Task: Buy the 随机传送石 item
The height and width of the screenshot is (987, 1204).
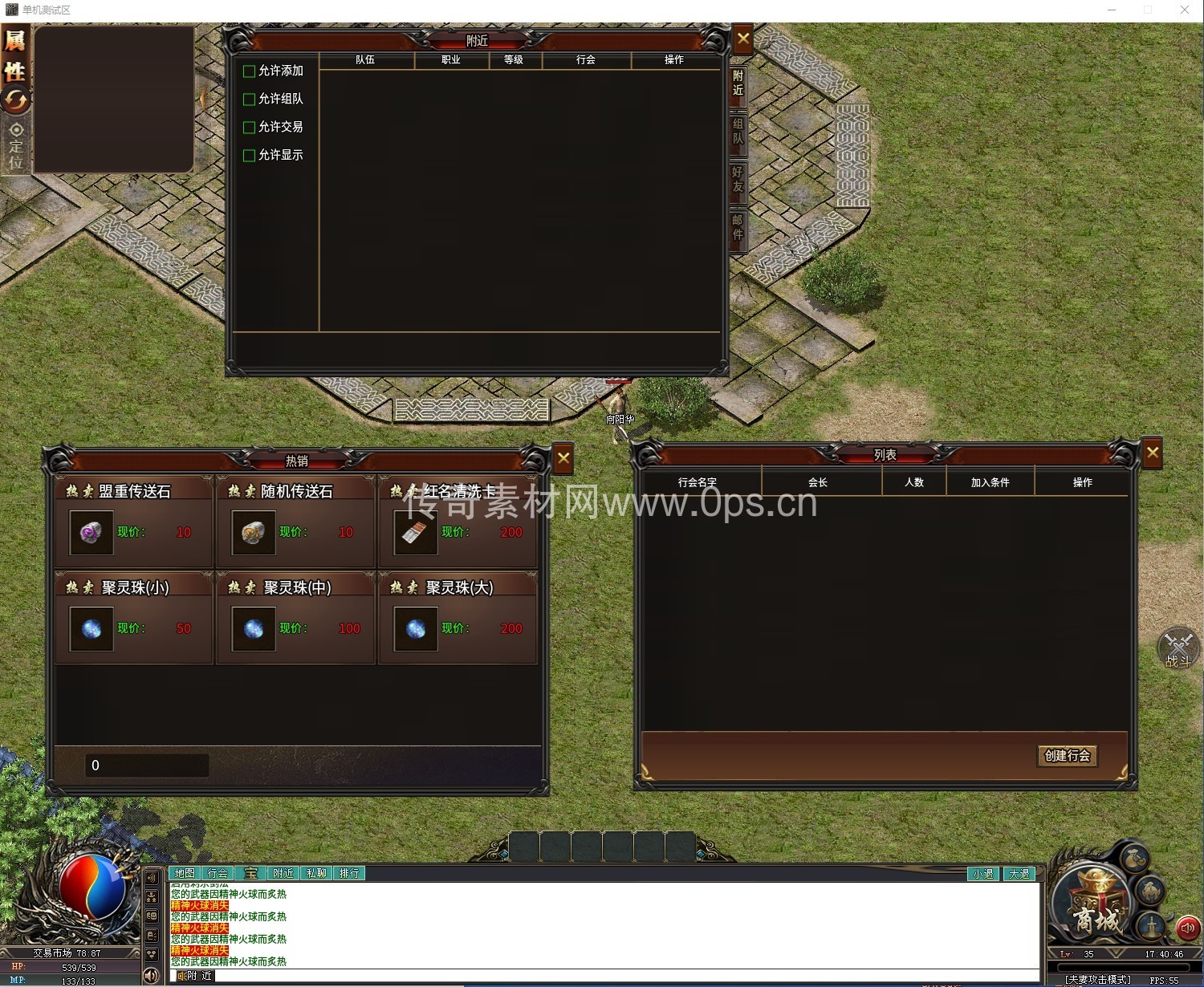Action: pyautogui.click(x=253, y=533)
